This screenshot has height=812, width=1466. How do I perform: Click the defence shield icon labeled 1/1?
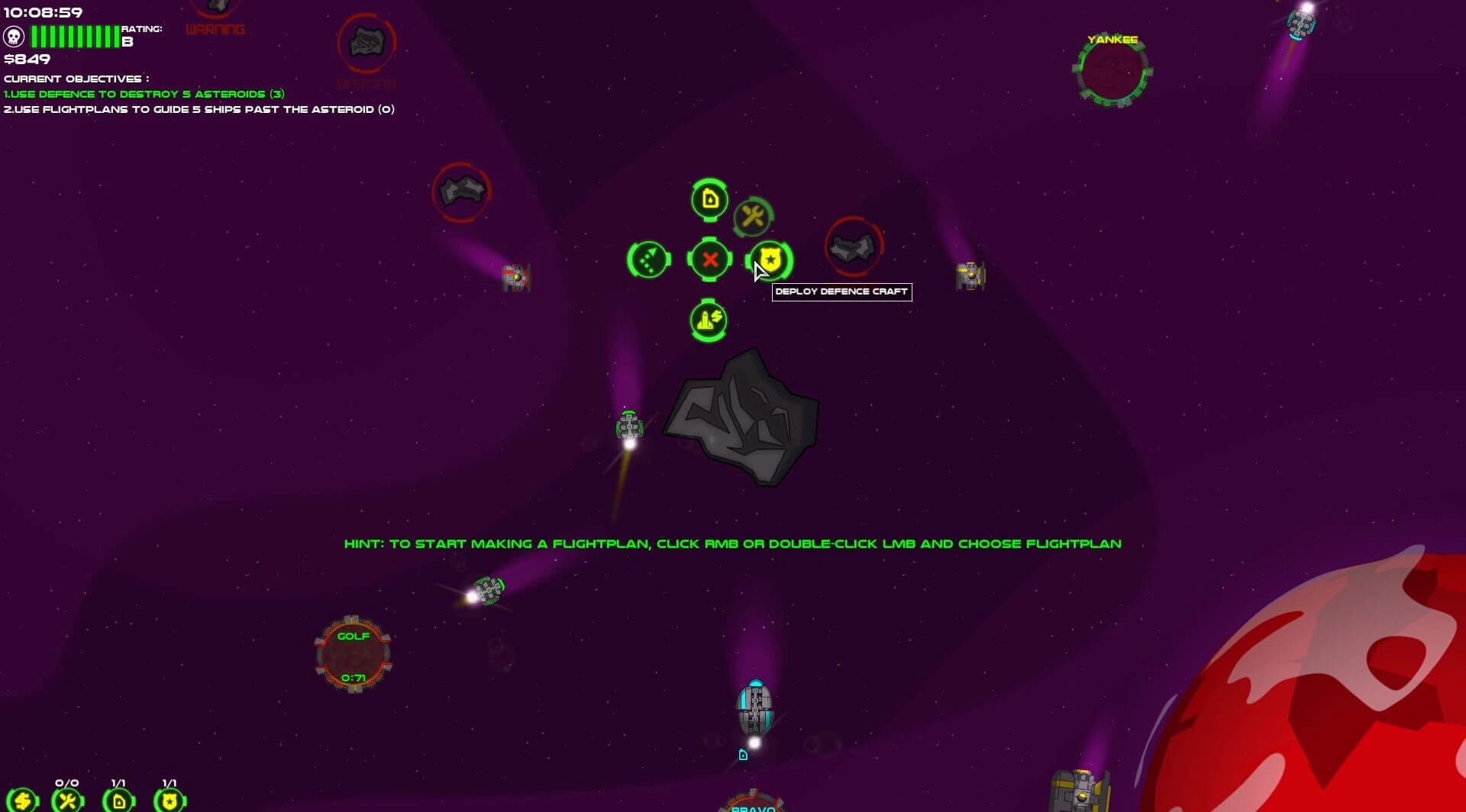coord(170,800)
